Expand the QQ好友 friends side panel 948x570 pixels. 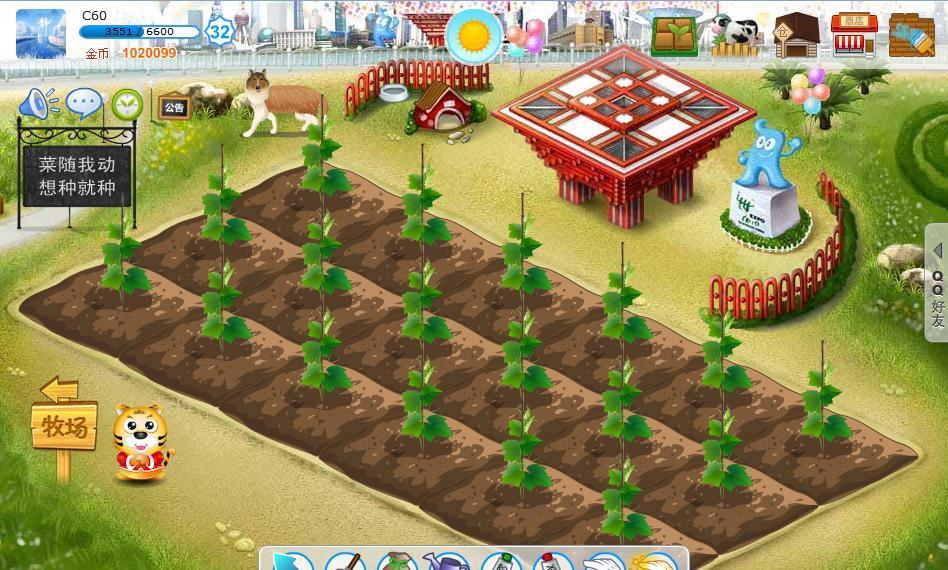pyautogui.click(x=937, y=284)
